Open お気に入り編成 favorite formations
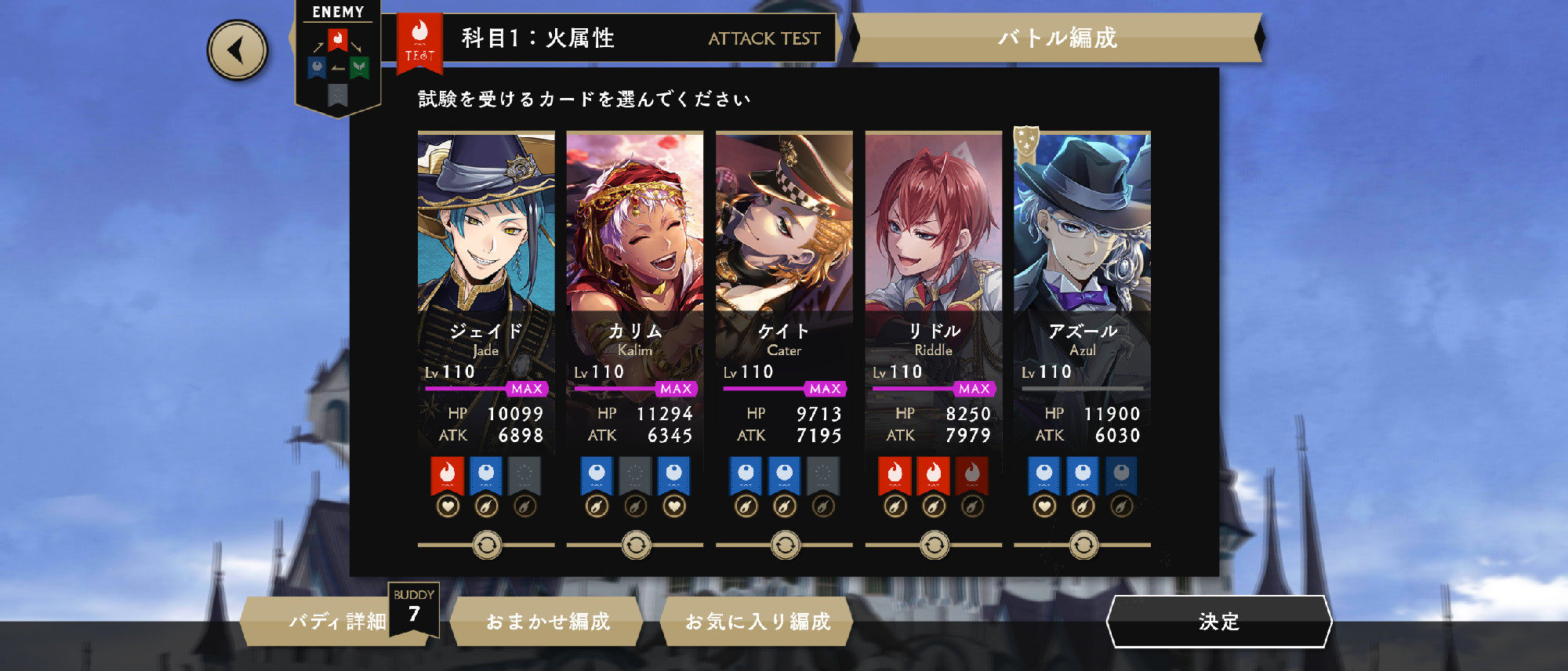 click(x=757, y=622)
